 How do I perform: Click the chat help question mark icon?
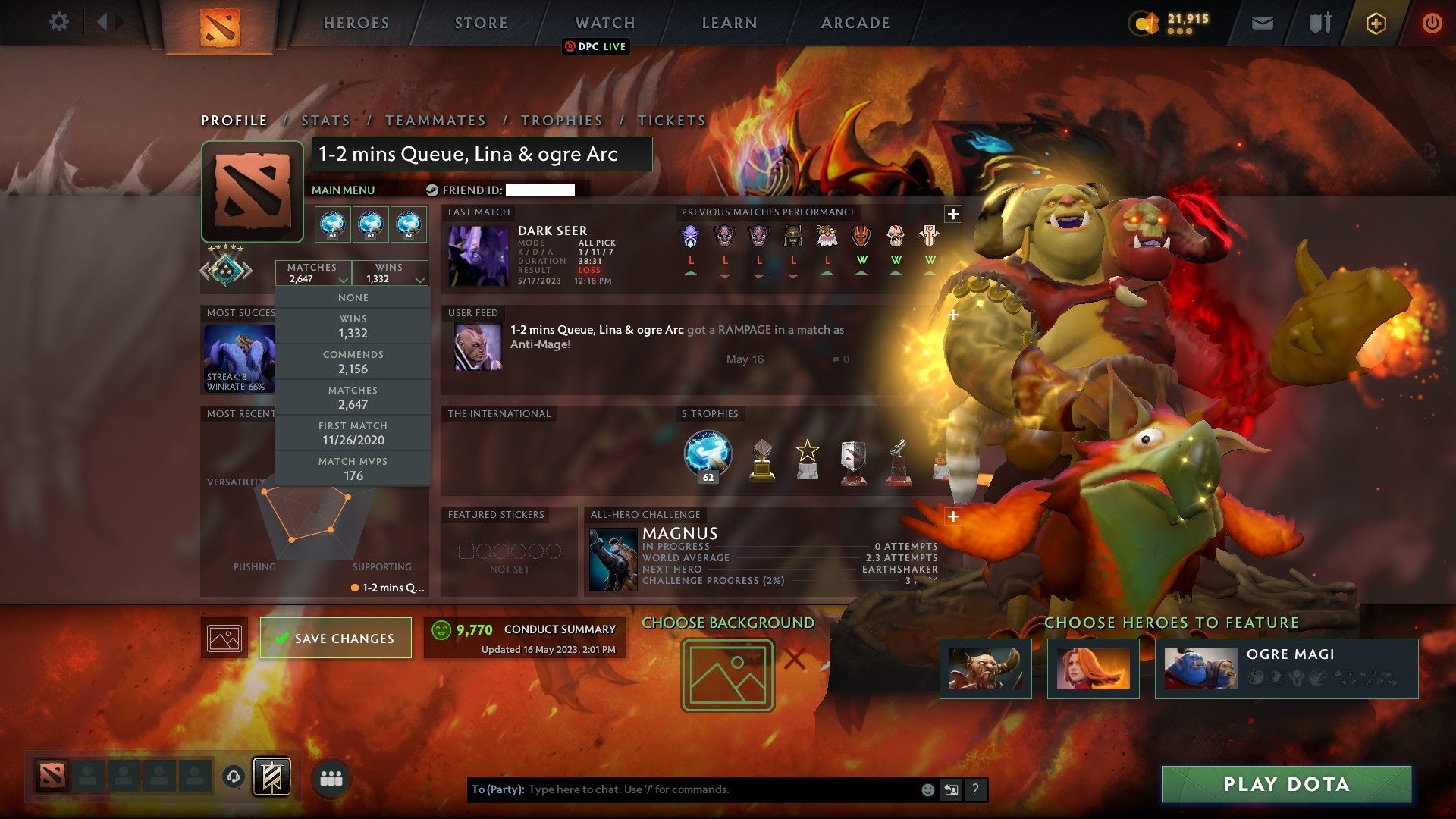976,789
